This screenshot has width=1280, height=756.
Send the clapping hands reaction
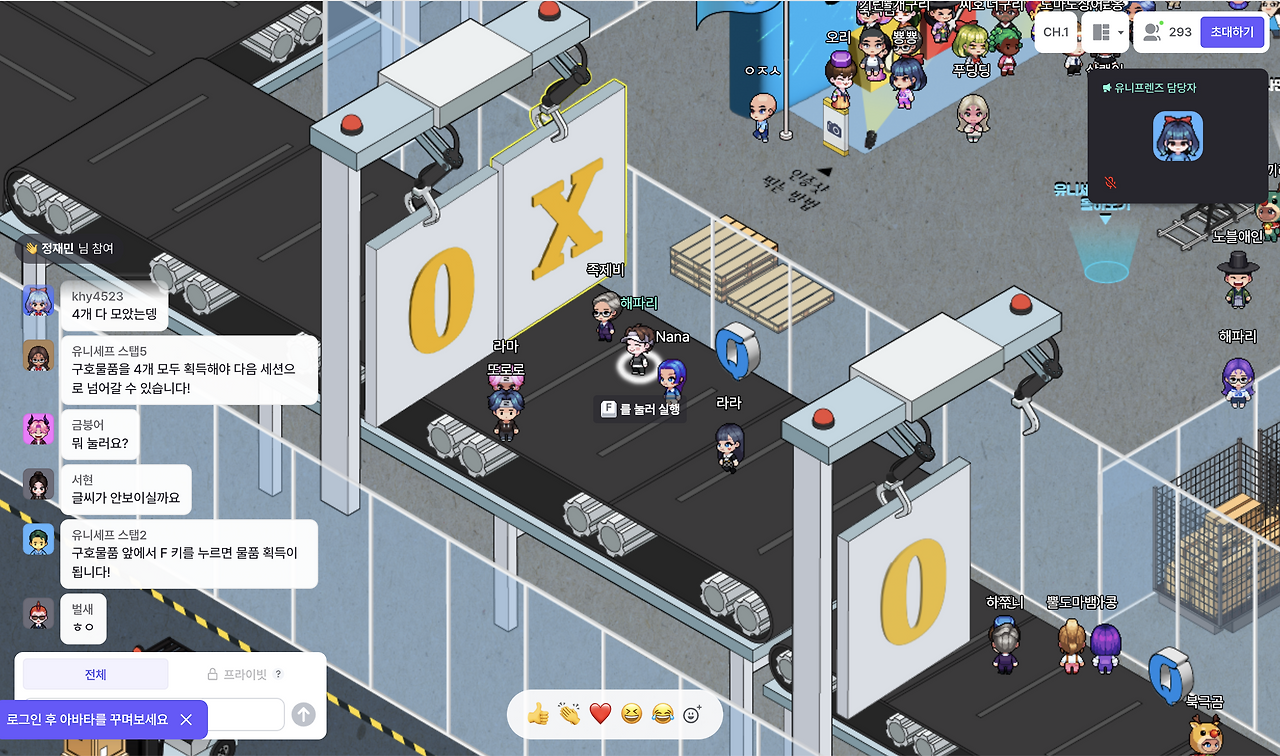[x=568, y=714]
